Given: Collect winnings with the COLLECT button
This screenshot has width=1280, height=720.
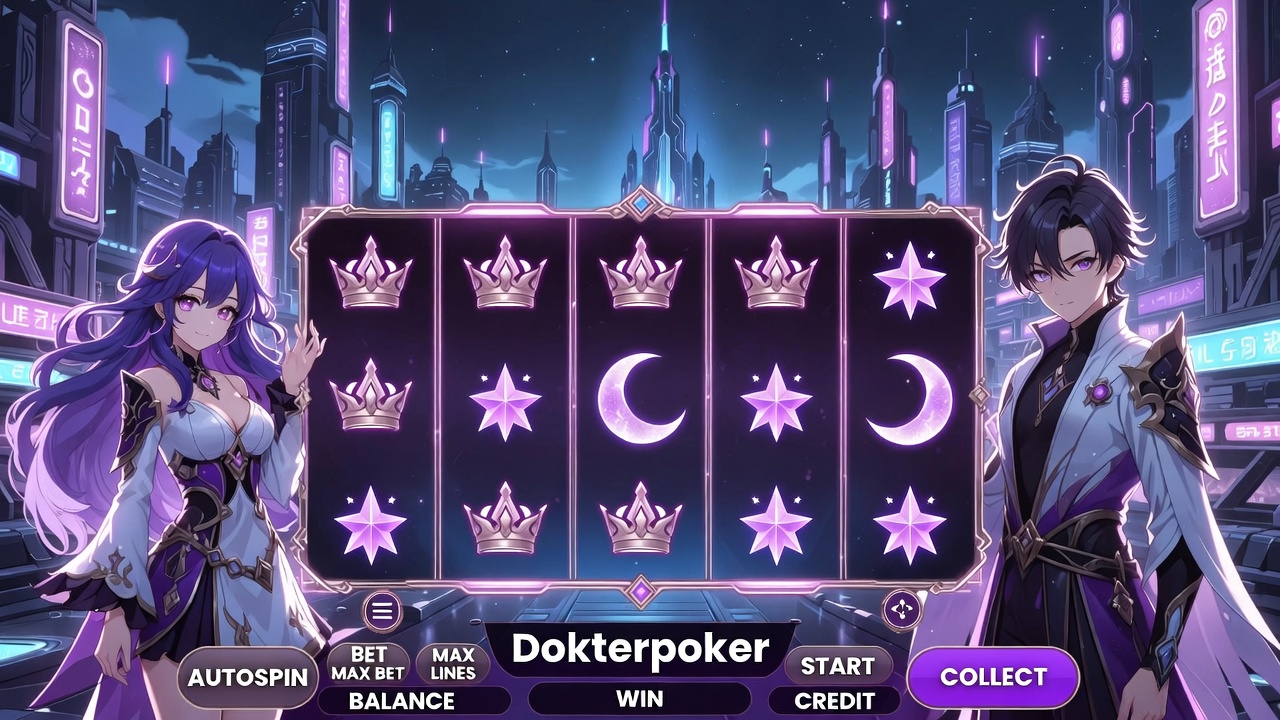Looking at the screenshot, I should (x=993, y=677).
